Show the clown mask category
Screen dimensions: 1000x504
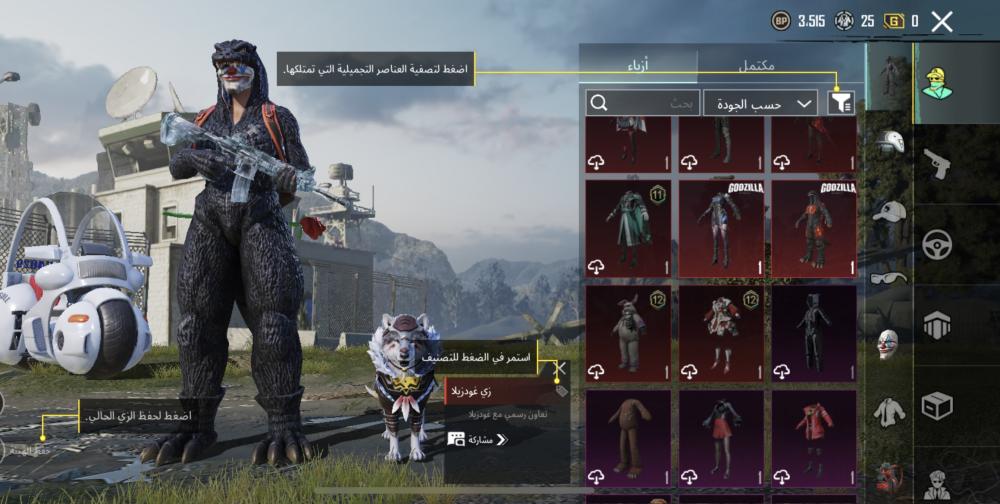tap(889, 344)
